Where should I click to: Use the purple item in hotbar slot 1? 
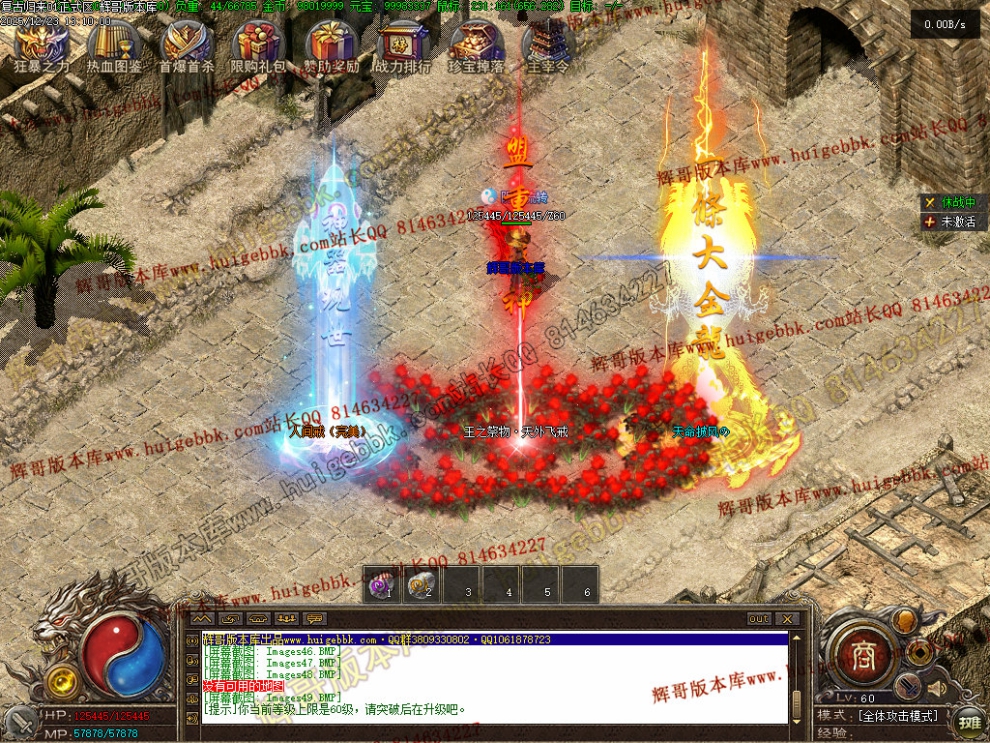381,586
